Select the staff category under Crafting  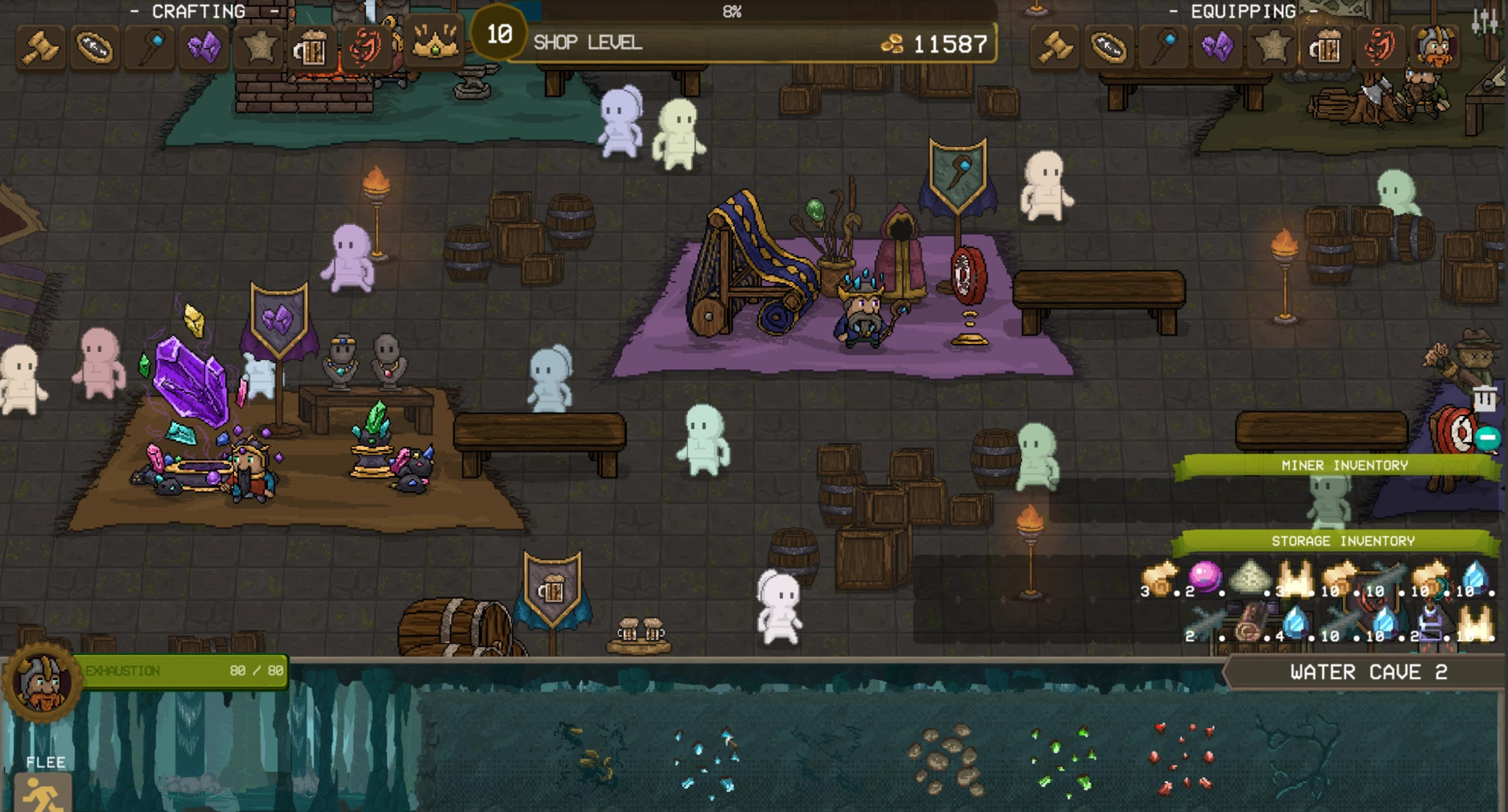coord(150,48)
